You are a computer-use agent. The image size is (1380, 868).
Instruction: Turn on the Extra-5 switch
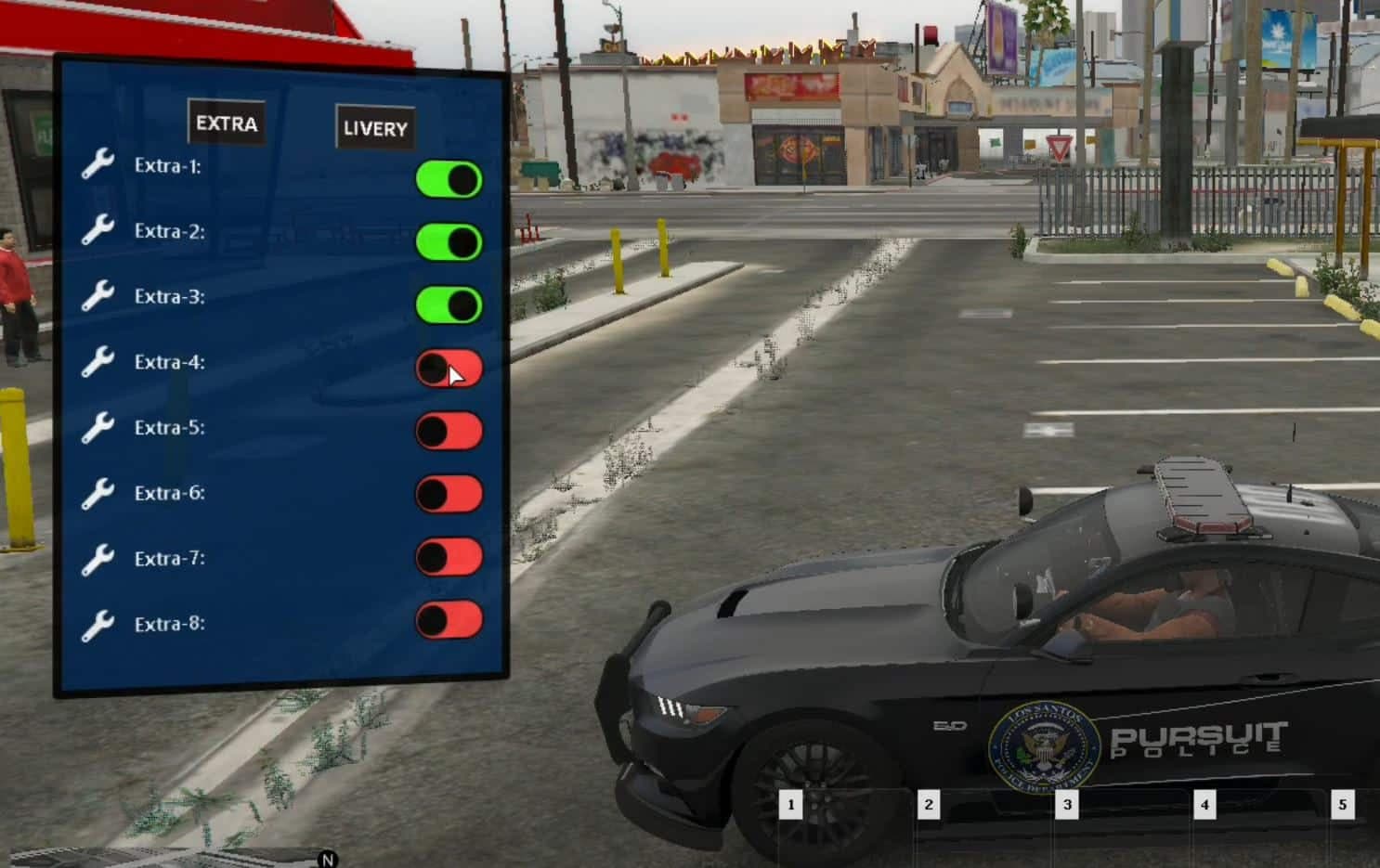point(449,428)
